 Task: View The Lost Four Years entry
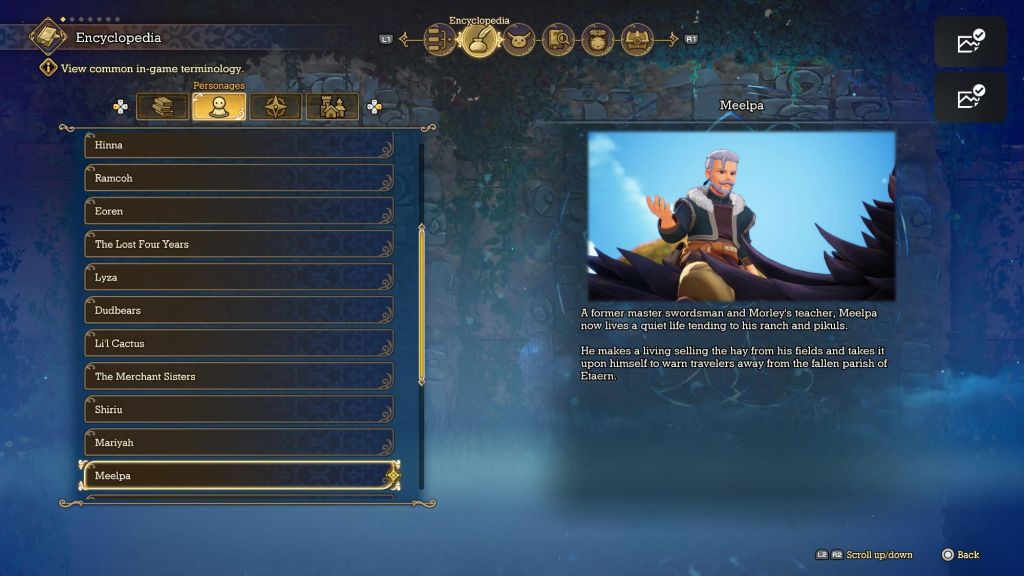238,244
